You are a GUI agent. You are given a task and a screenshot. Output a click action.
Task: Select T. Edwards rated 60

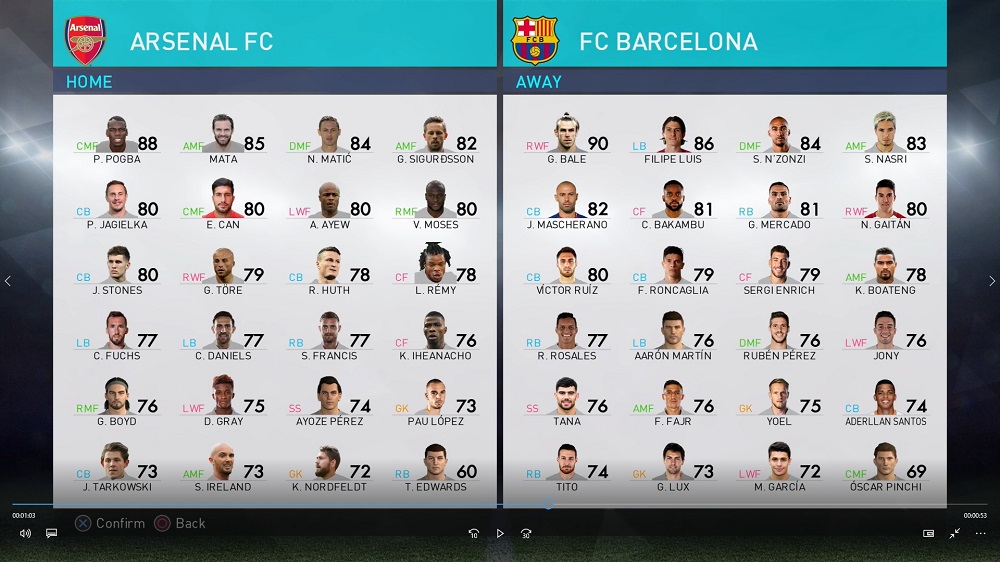click(435, 467)
